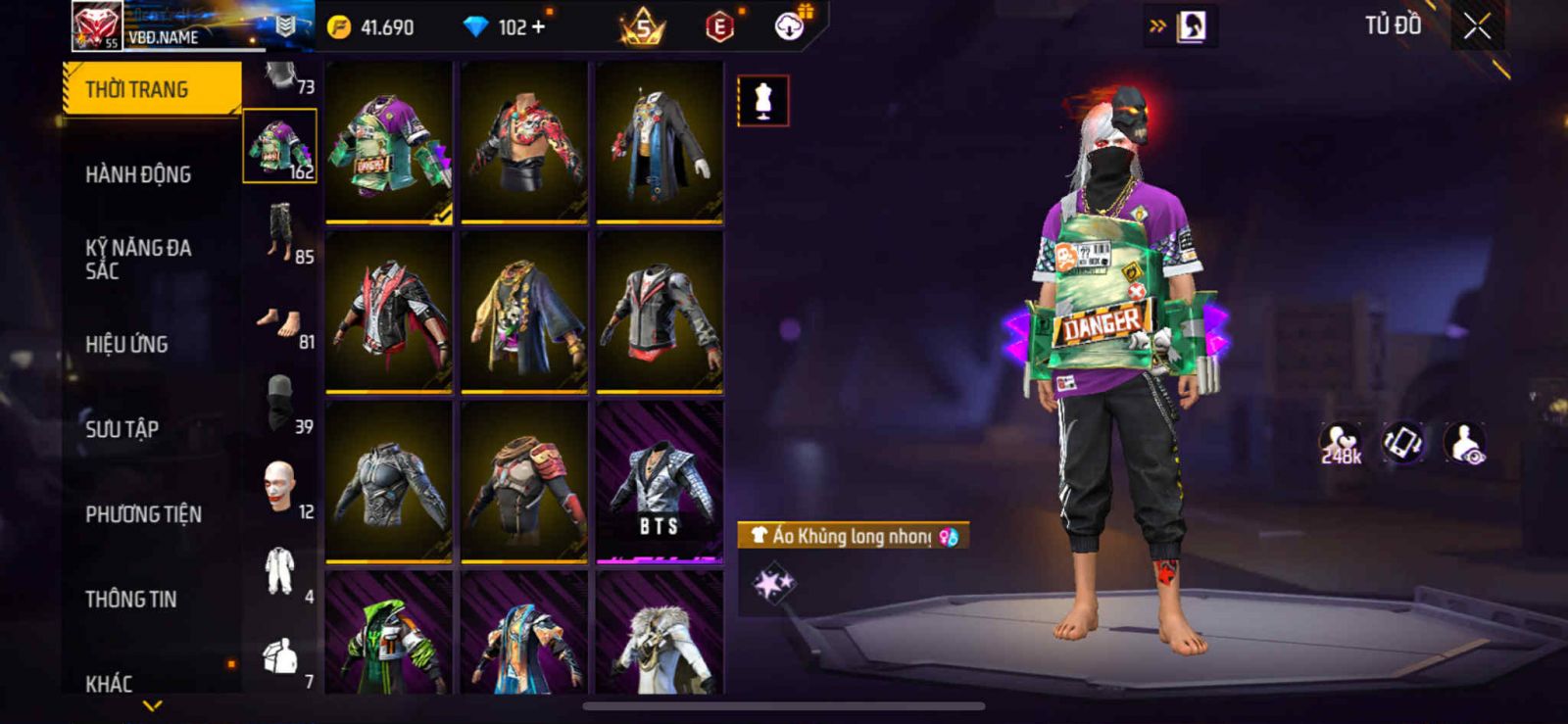This screenshot has height=724, width=1568.
Task: Add diamonds with the plus button
Action: pos(538,27)
